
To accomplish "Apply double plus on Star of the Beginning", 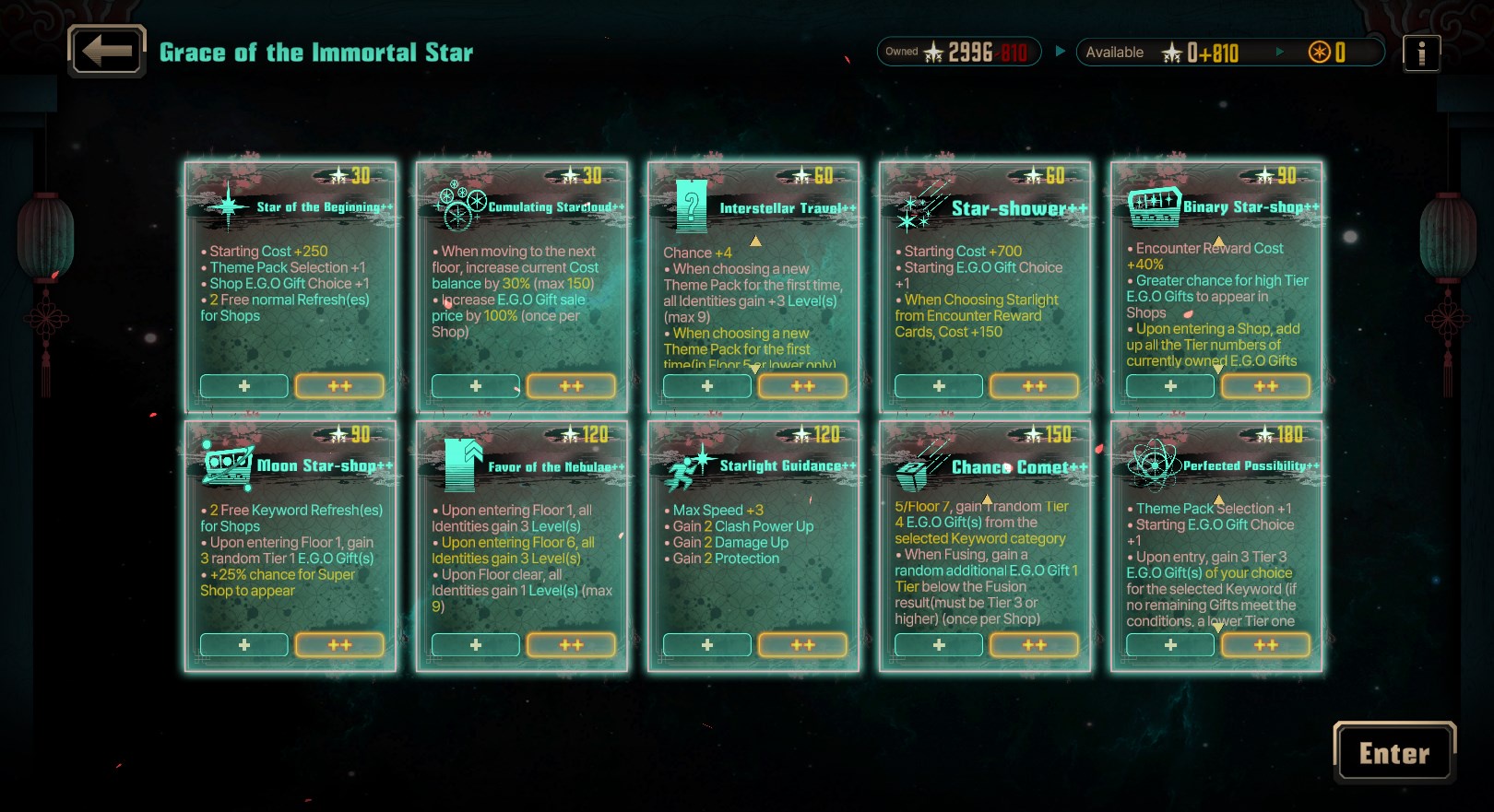I will (339, 386).
